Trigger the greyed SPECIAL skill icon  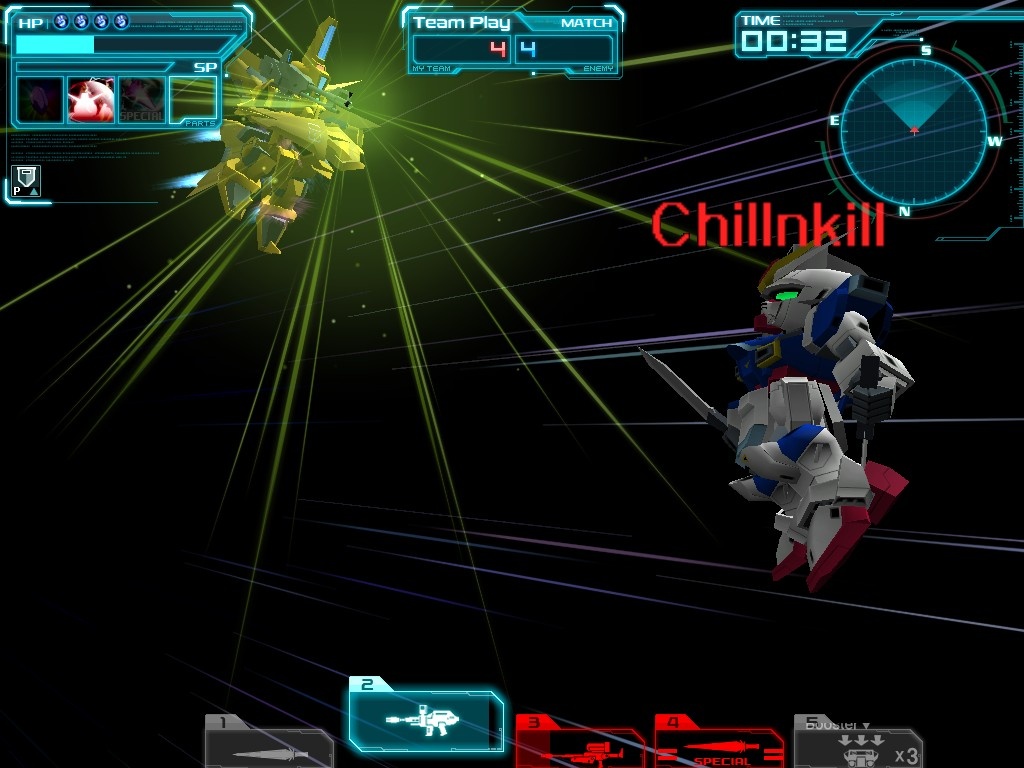tap(142, 100)
